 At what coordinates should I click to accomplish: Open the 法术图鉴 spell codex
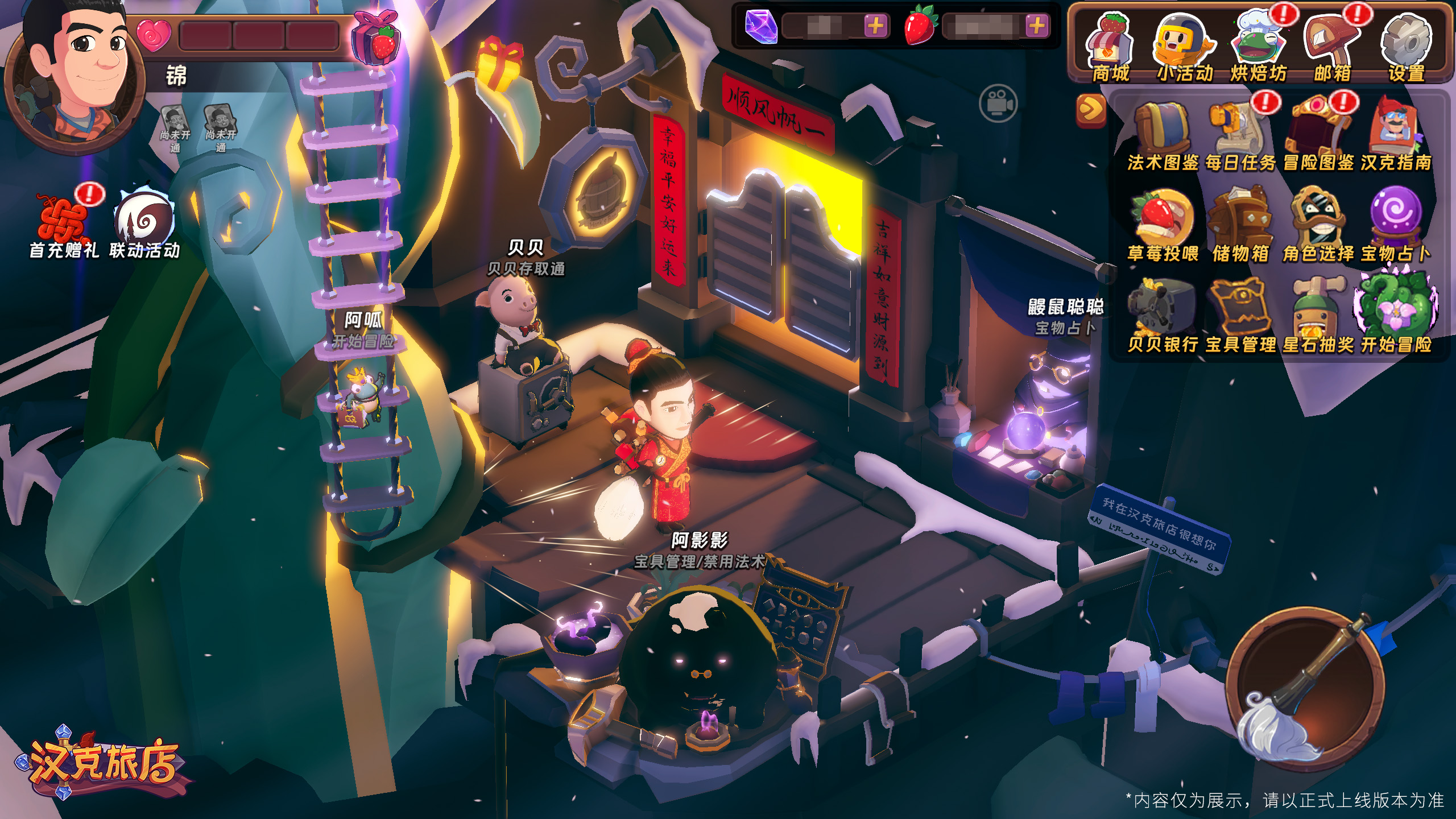(x=1163, y=136)
